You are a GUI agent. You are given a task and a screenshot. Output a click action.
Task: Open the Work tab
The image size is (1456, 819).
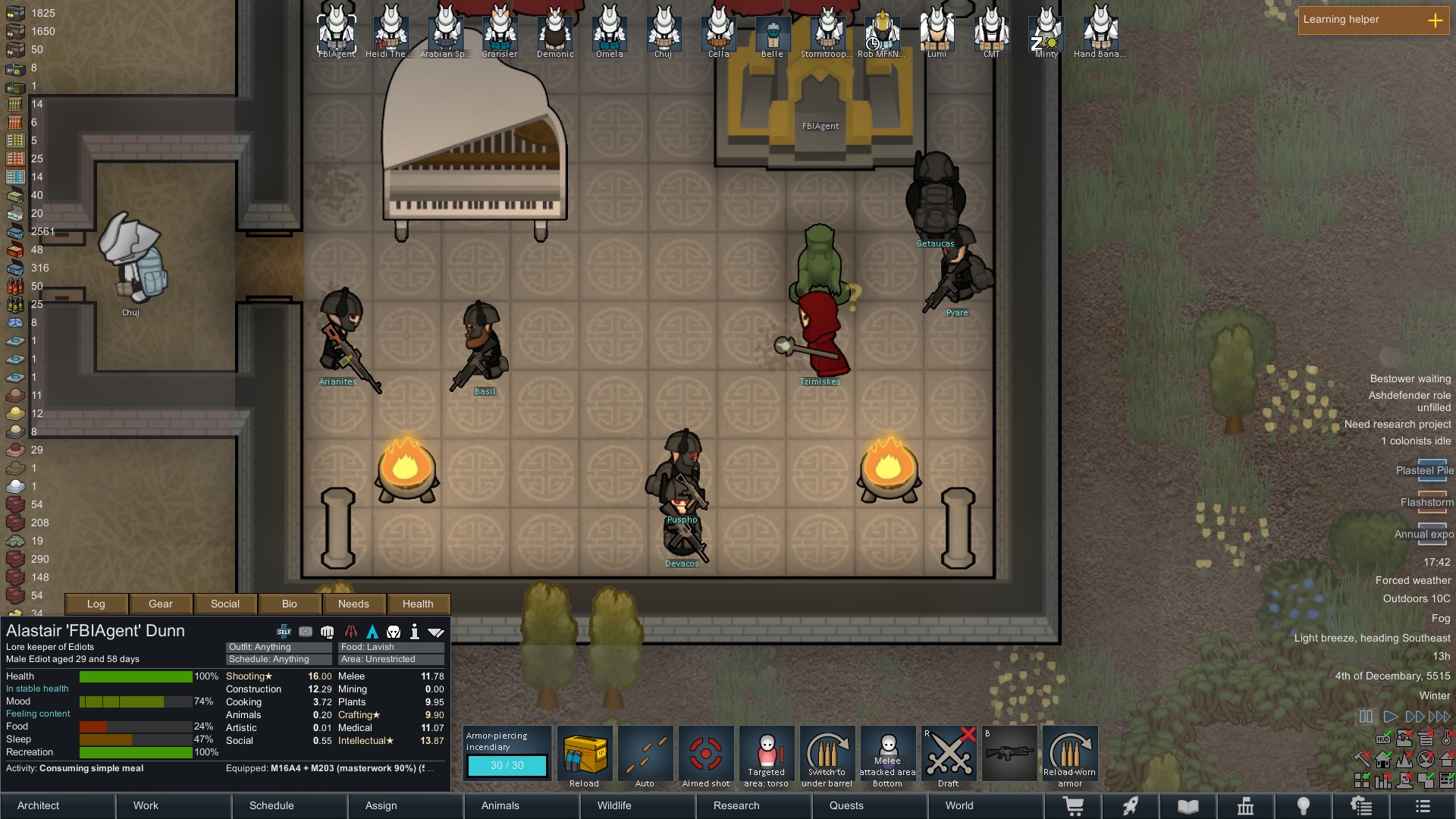(174, 805)
